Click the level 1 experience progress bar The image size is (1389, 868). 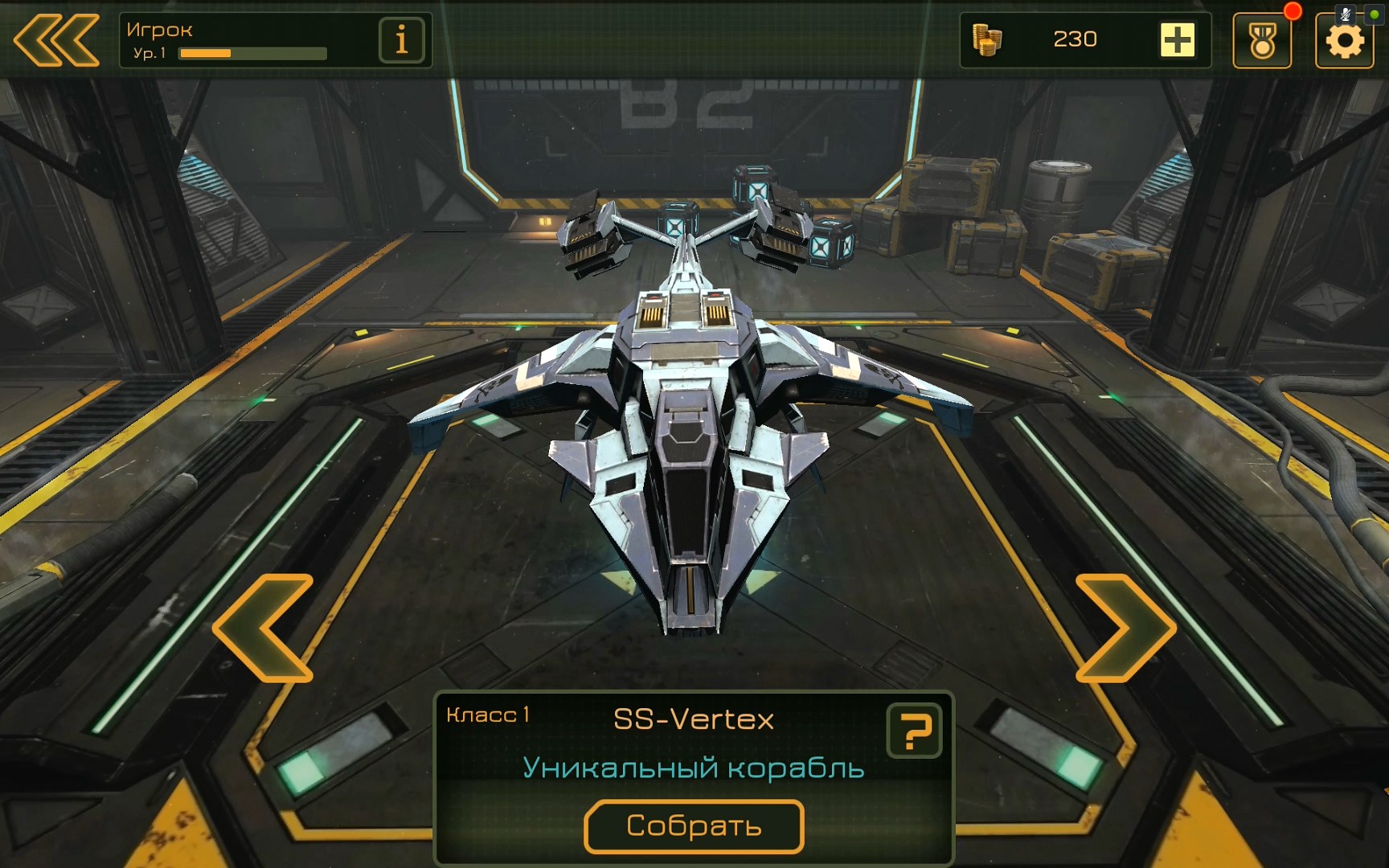(254, 53)
